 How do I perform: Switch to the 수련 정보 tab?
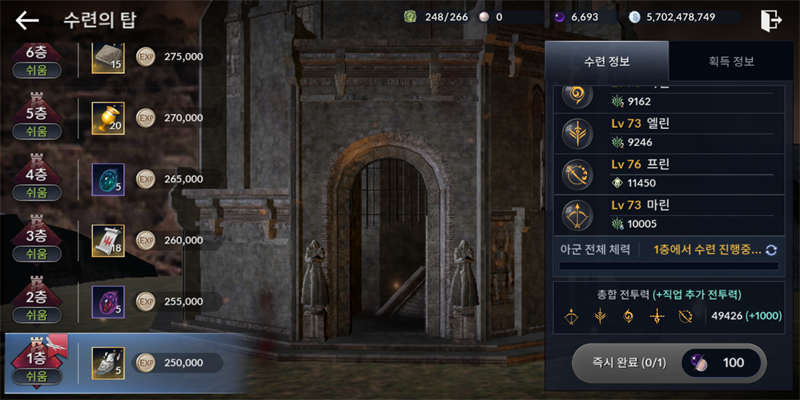[x=607, y=61]
